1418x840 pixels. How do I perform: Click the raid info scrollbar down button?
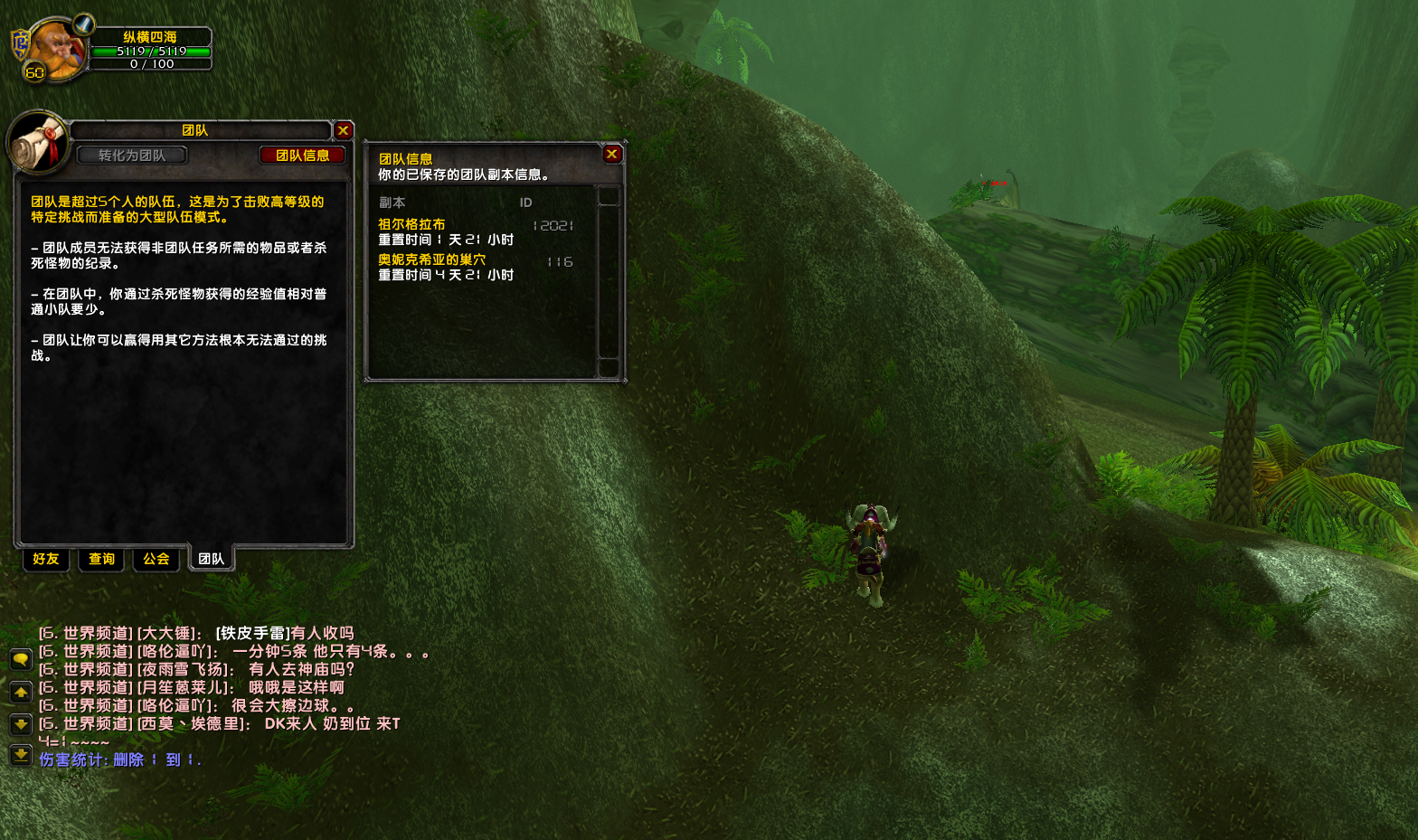[609, 367]
